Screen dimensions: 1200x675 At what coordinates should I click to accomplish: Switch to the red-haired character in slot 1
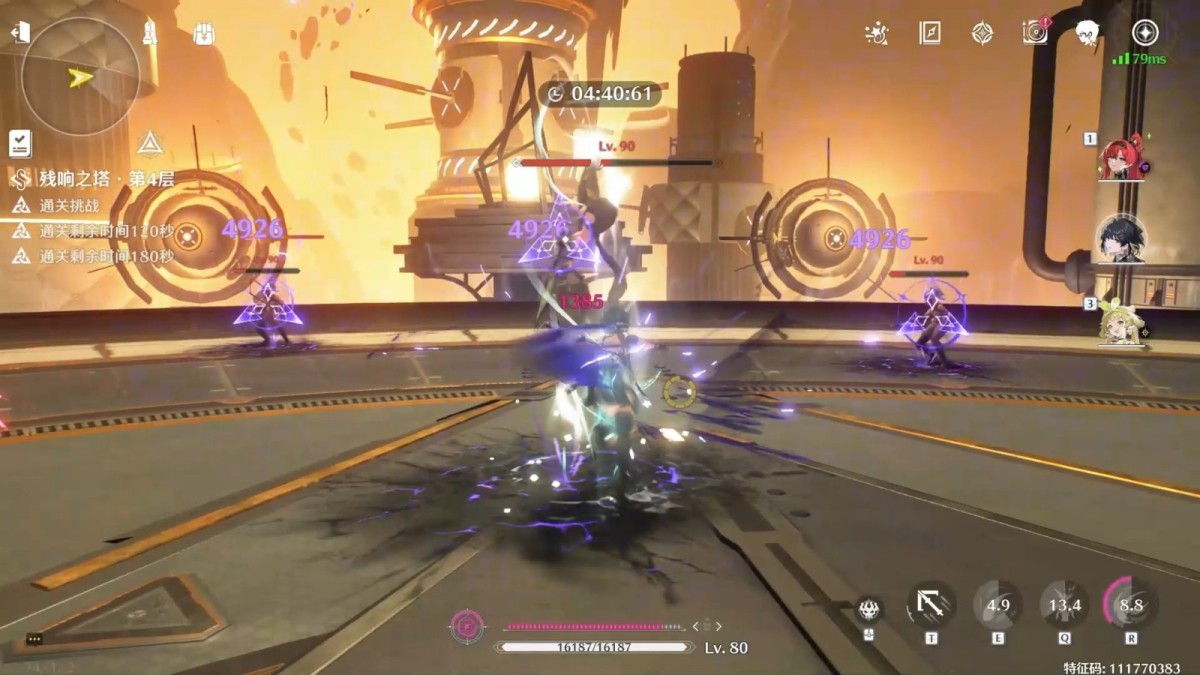(1121, 158)
